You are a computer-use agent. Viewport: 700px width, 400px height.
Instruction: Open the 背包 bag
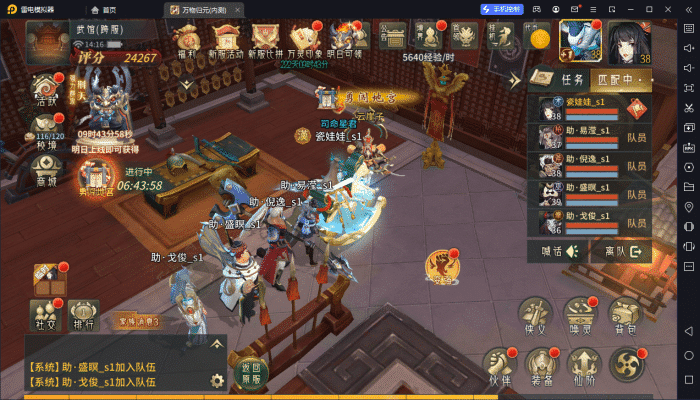point(625,316)
